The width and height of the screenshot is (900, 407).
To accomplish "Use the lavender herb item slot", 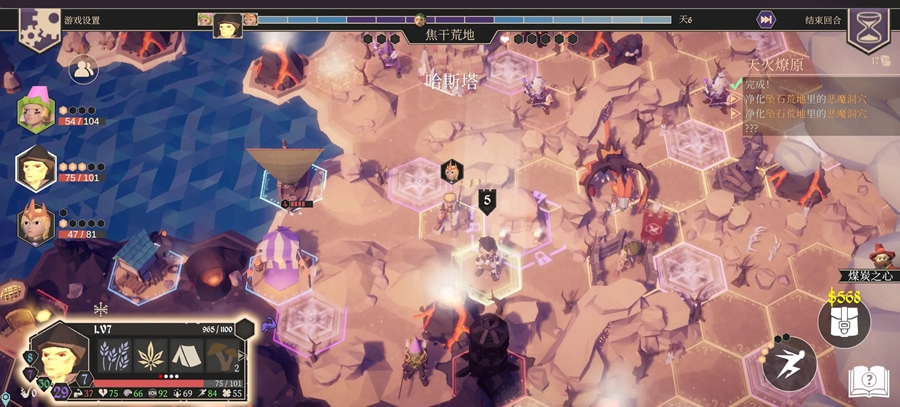I will pos(113,357).
